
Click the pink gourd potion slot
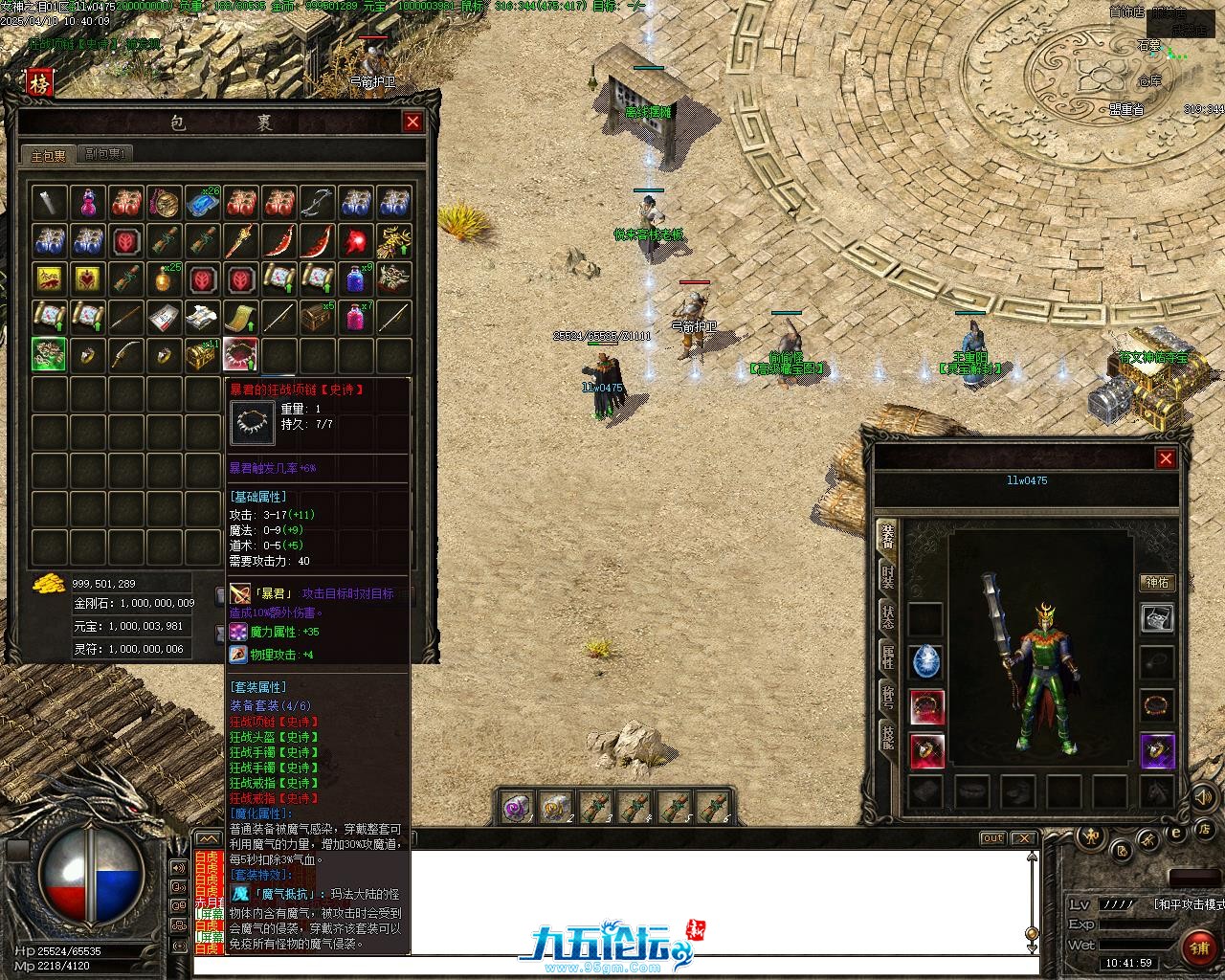[x=87, y=202]
